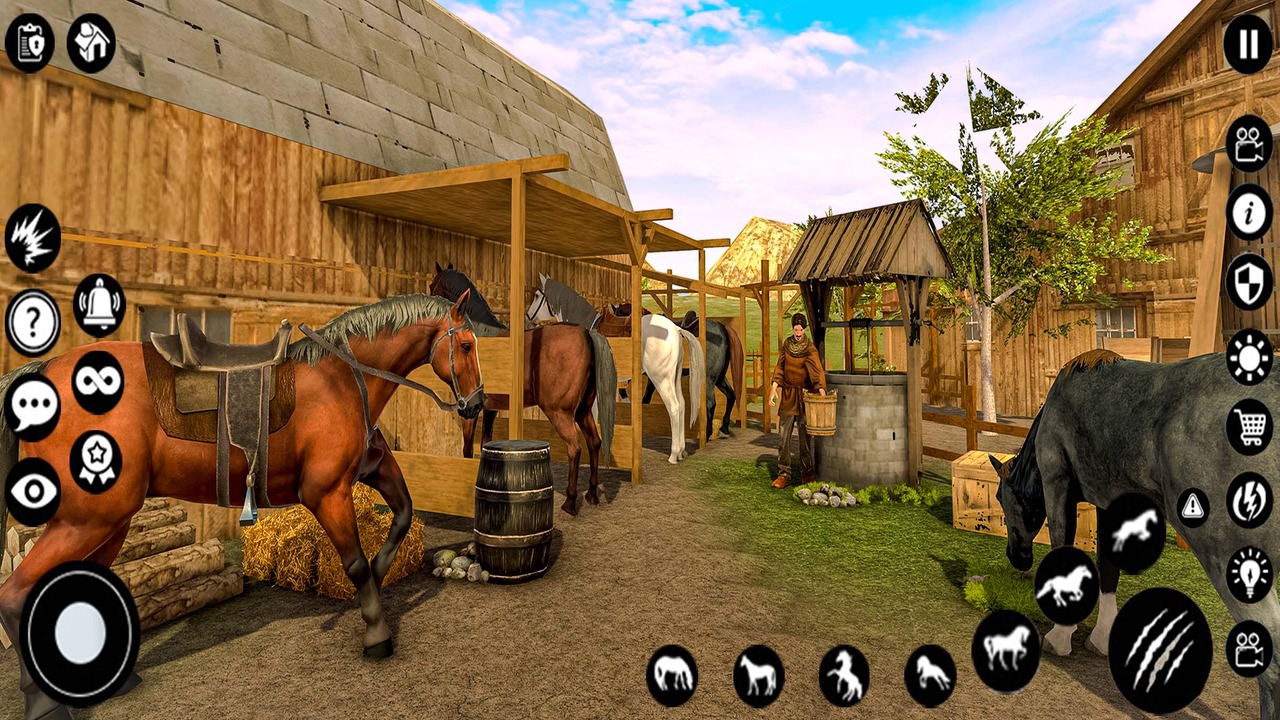This screenshot has width=1280, height=720.
Task: Tap the lightbulb hint button
Action: [x=1249, y=574]
